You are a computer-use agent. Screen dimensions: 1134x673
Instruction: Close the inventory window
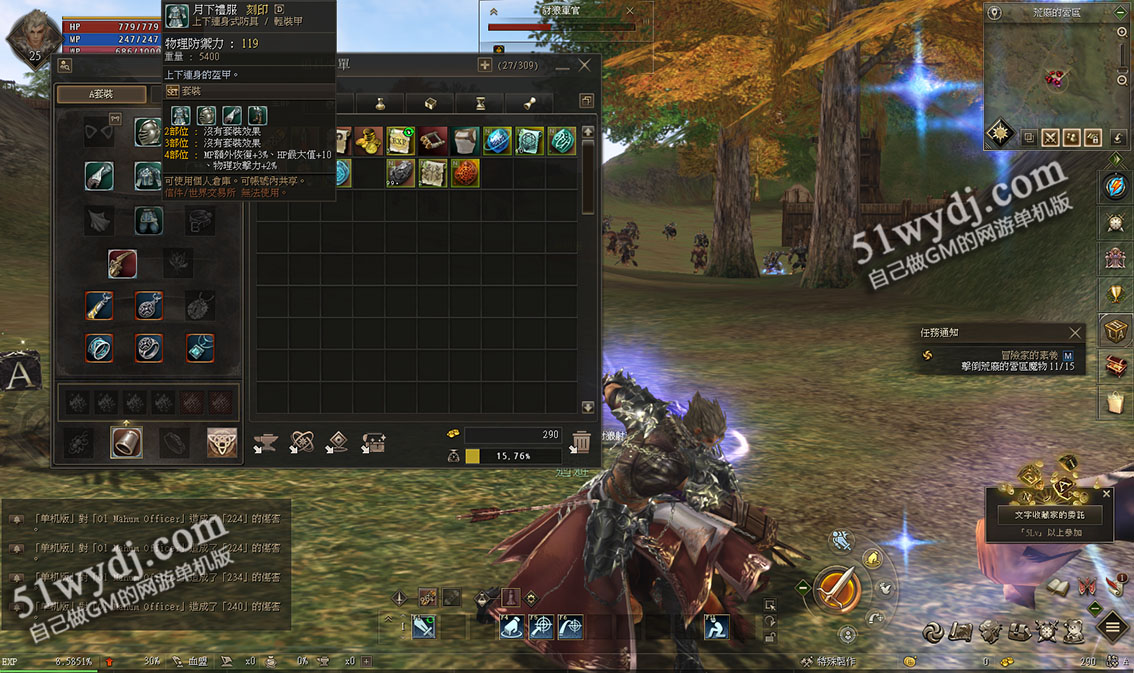point(585,65)
